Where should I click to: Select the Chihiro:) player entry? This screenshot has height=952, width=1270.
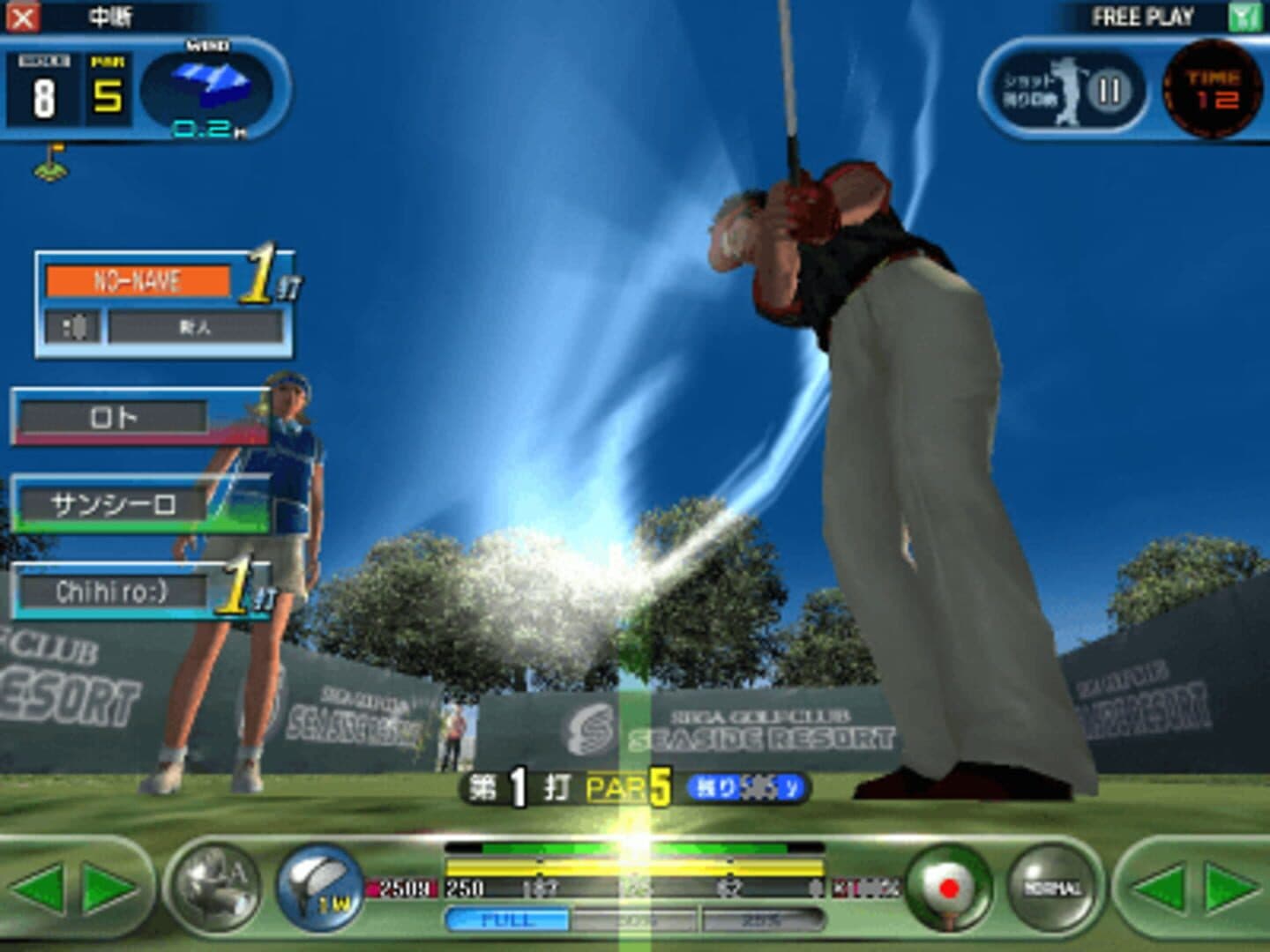113,591
